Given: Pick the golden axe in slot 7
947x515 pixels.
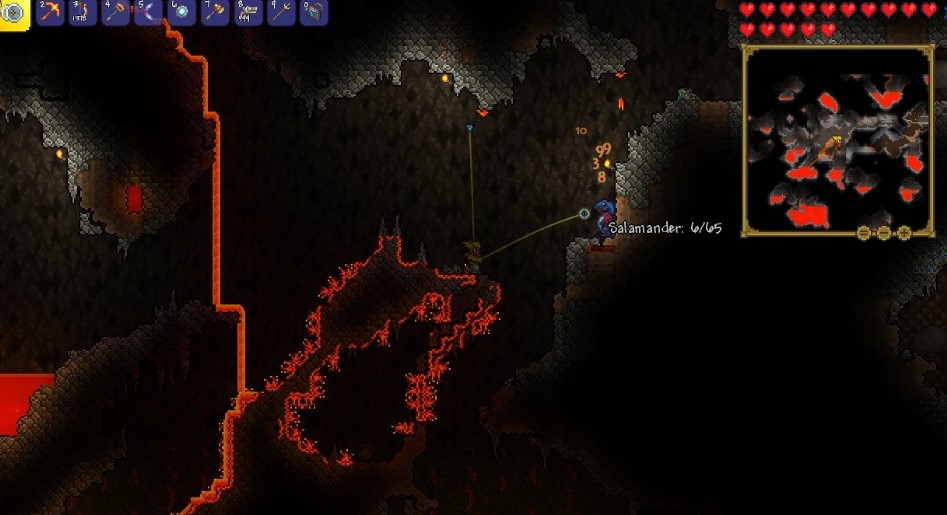Looking at the screenshot, I should [x=215, y=12].
